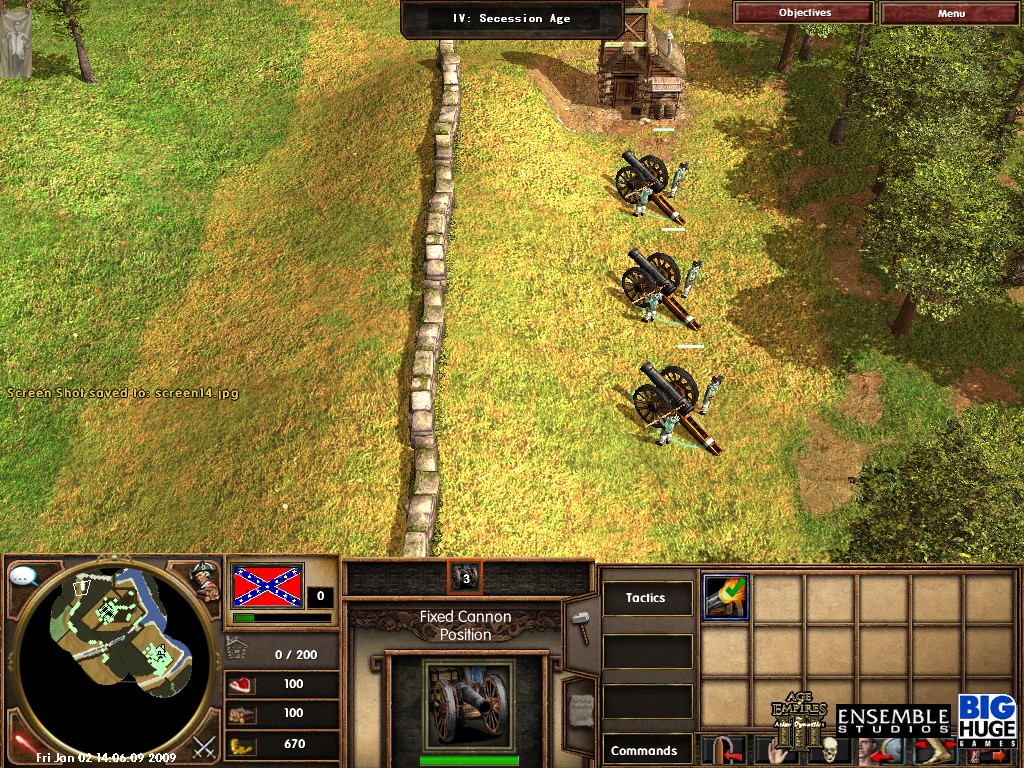Activate the red flare signal button

point(19,743)
